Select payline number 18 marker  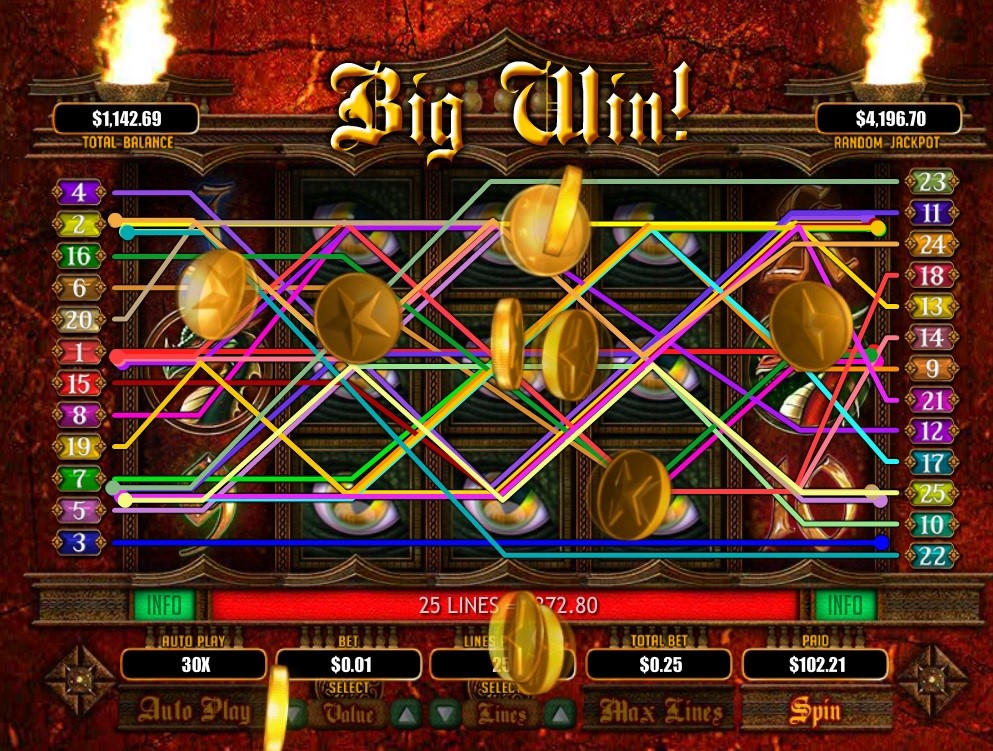[x=931, y=276]
